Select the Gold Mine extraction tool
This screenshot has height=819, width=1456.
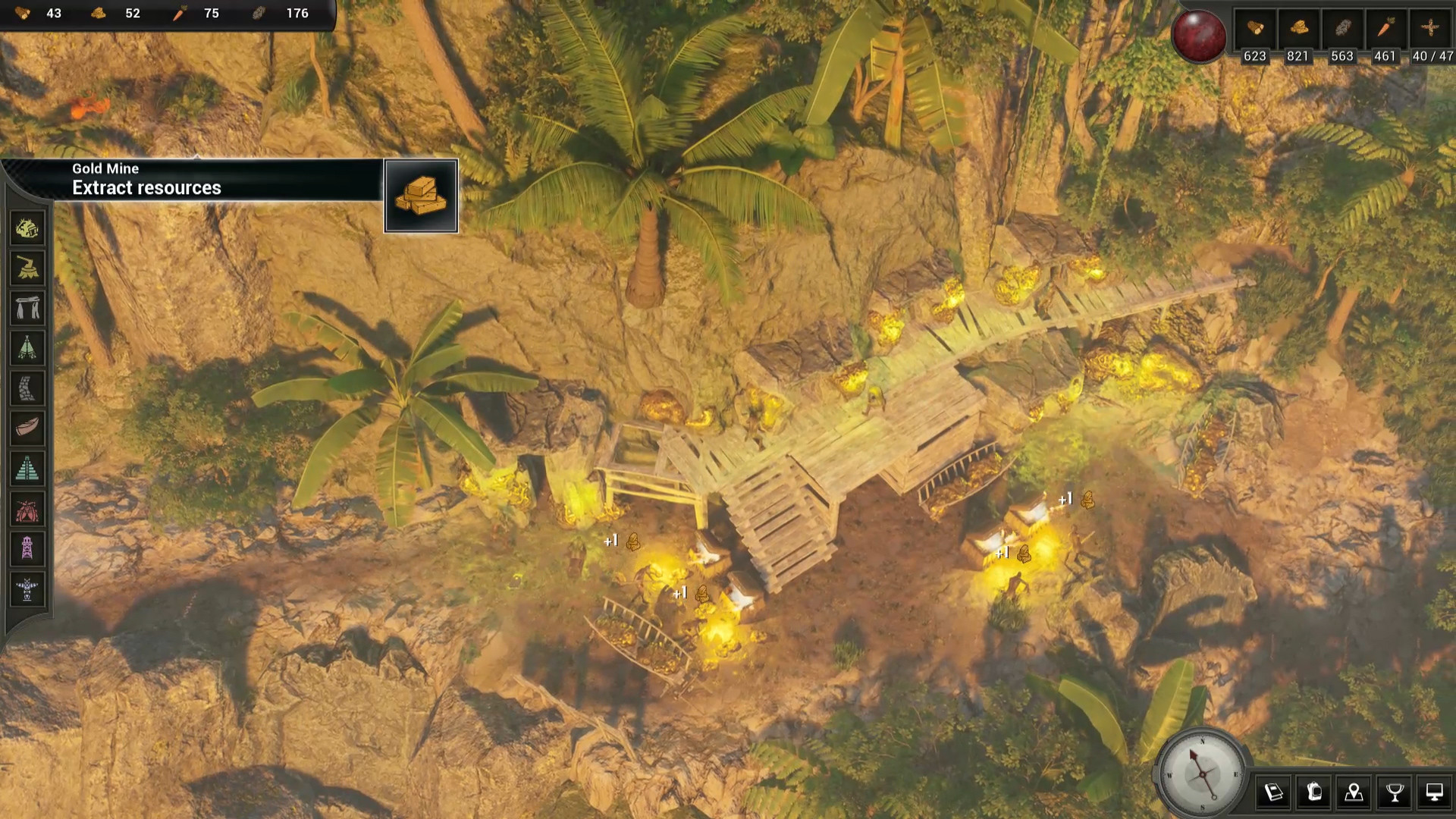coord(27,228)
